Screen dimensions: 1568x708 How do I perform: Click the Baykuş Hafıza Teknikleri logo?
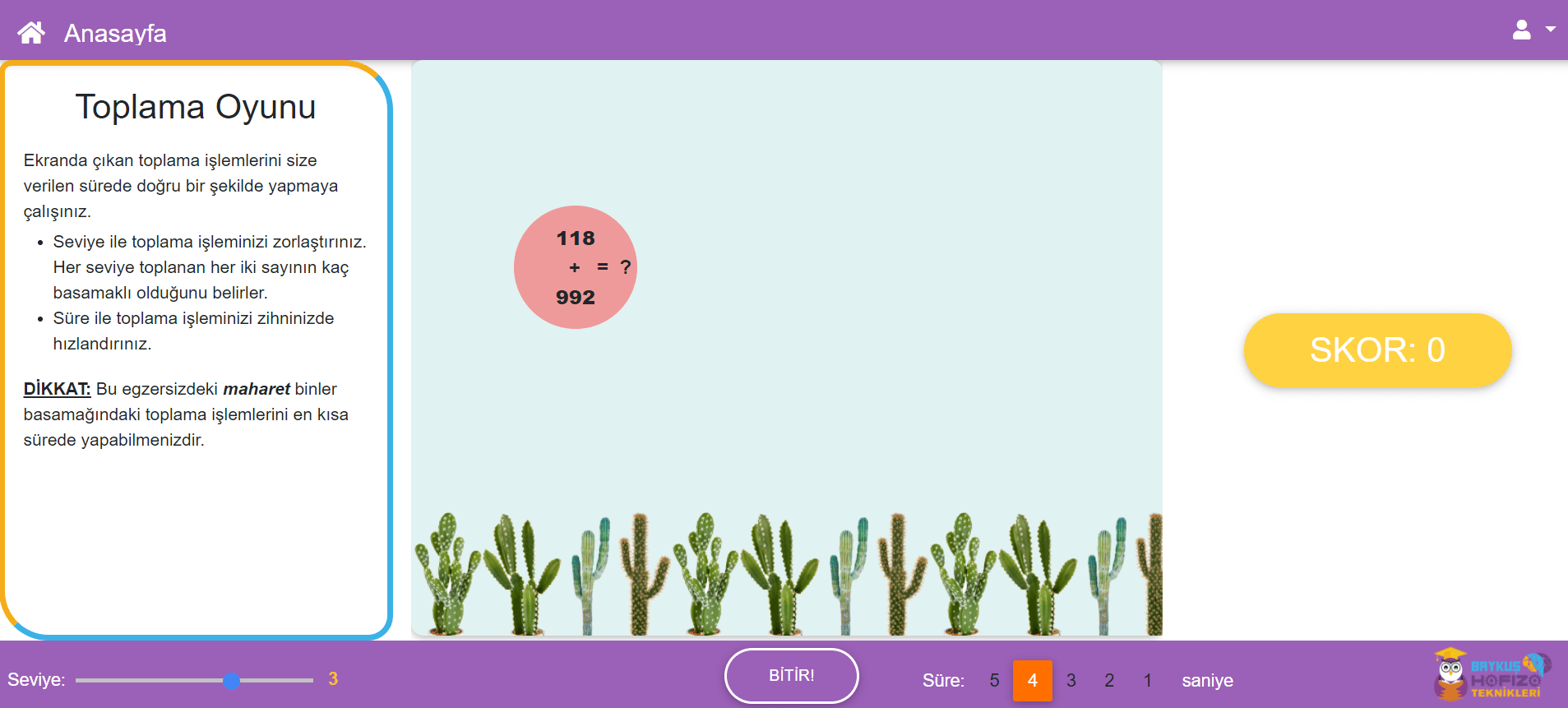click(1492, 674)
